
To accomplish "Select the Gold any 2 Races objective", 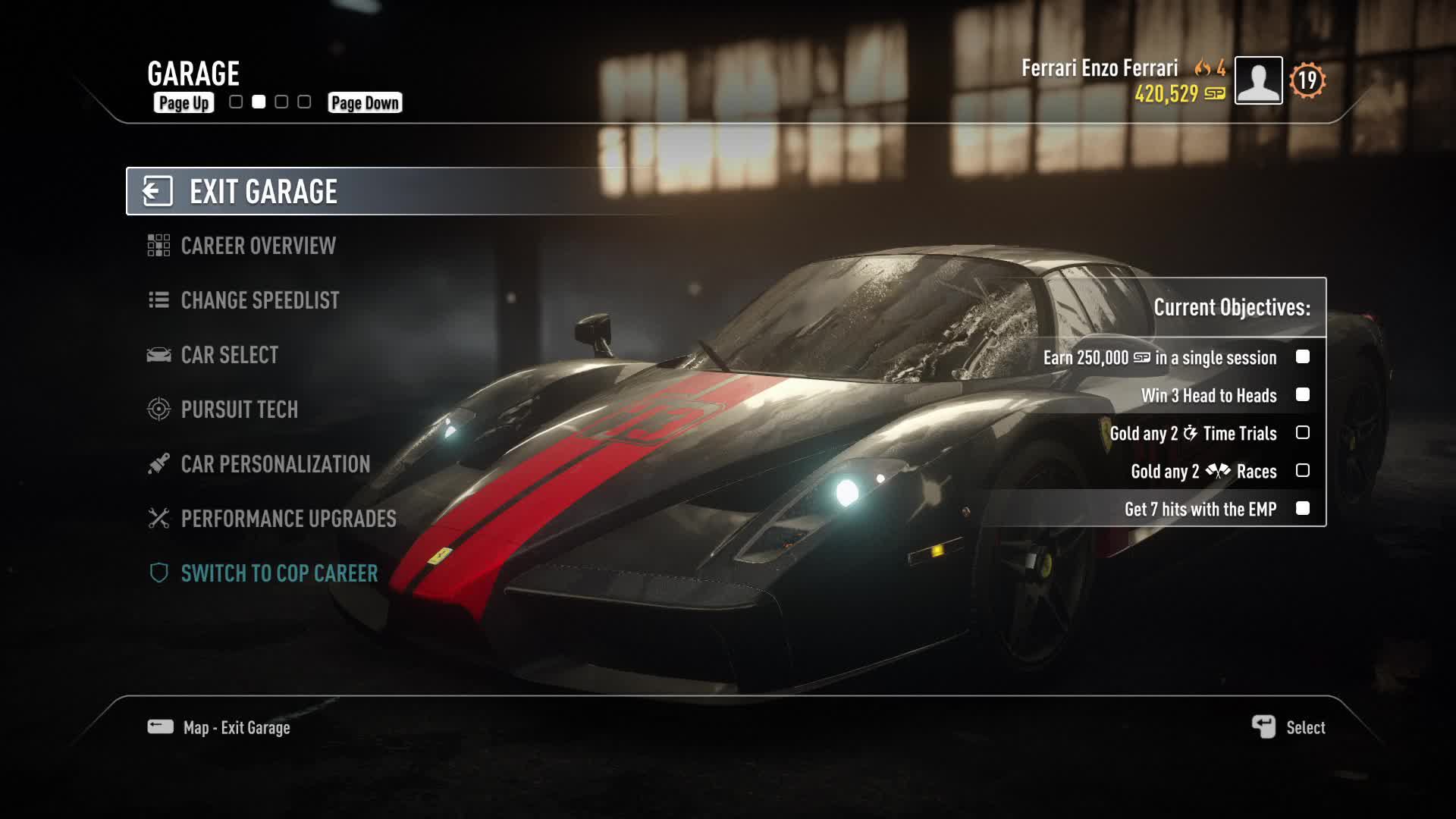I will [x=1203, y=471].
